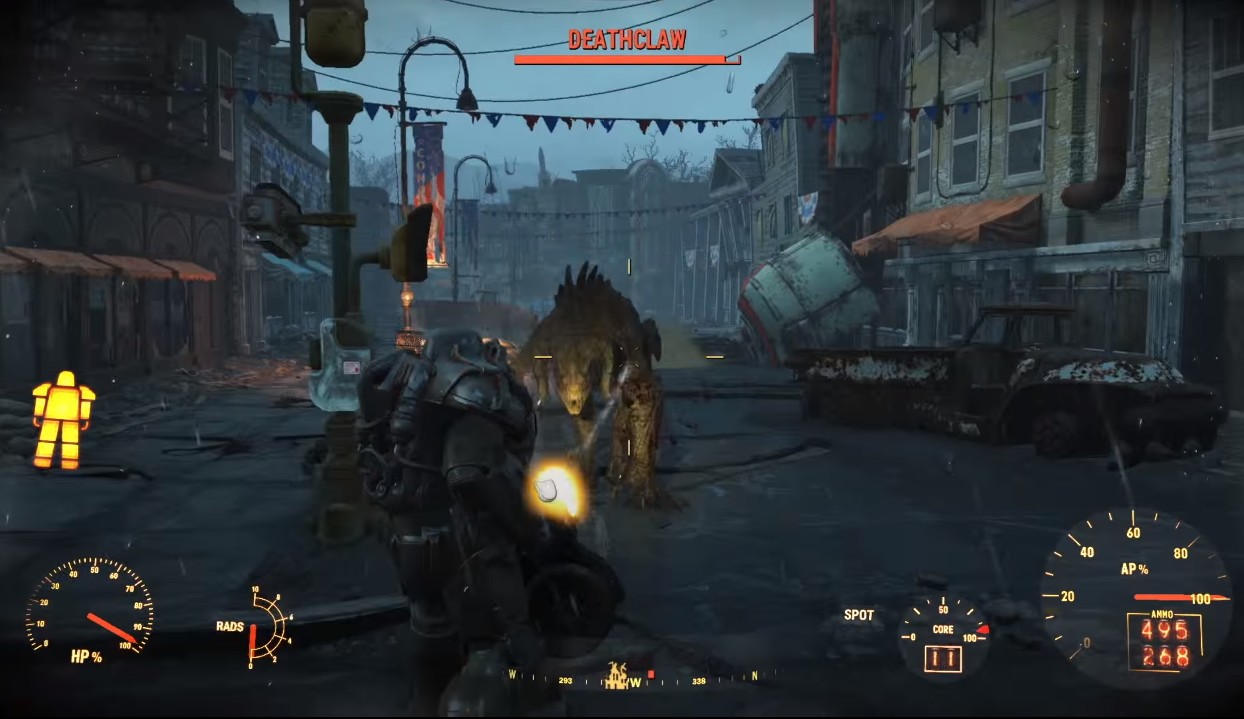Image resolution: width=1244 pixels, height=719 pixels.
Task: Click the power armor condition figure icon
Action: pos(62,420)
